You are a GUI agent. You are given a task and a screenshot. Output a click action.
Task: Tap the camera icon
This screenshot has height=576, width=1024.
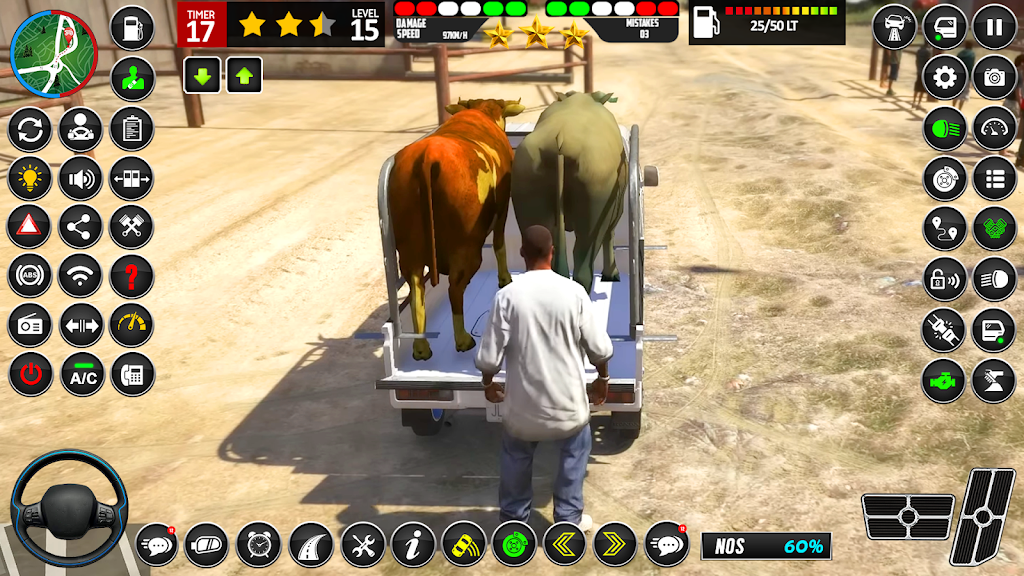pos(994,77)
